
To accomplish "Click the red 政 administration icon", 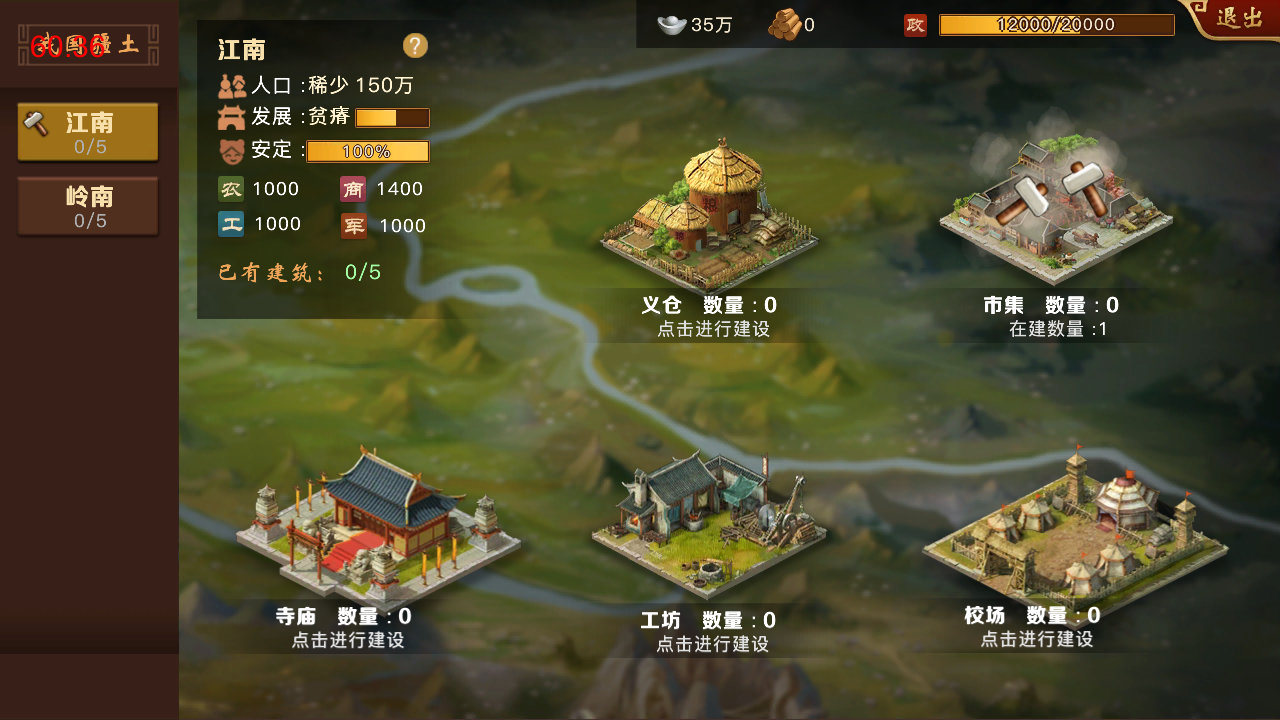I will point(914,25).
